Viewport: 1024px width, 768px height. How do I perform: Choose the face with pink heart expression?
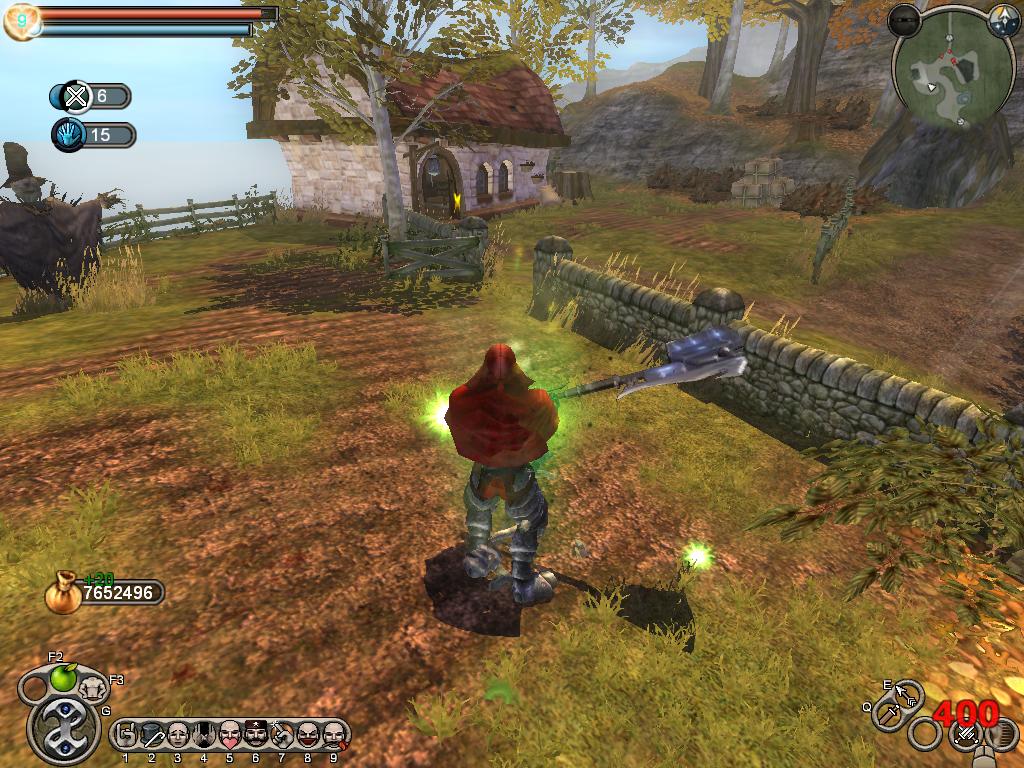pyautogui.click(x=230, y=735)
